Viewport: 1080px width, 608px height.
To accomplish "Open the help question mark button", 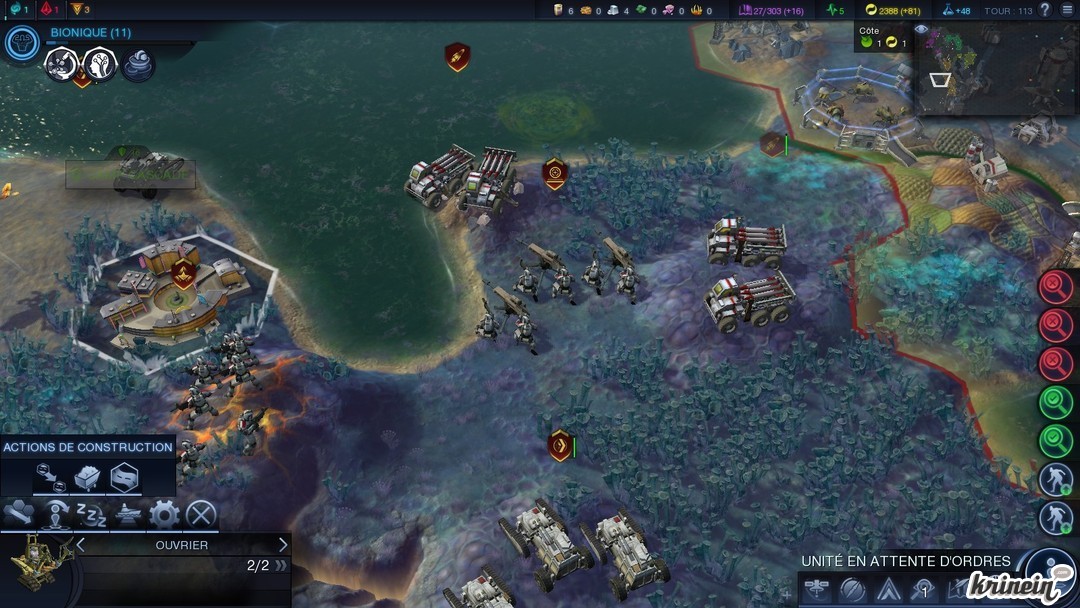I will tap(1045, 10).
